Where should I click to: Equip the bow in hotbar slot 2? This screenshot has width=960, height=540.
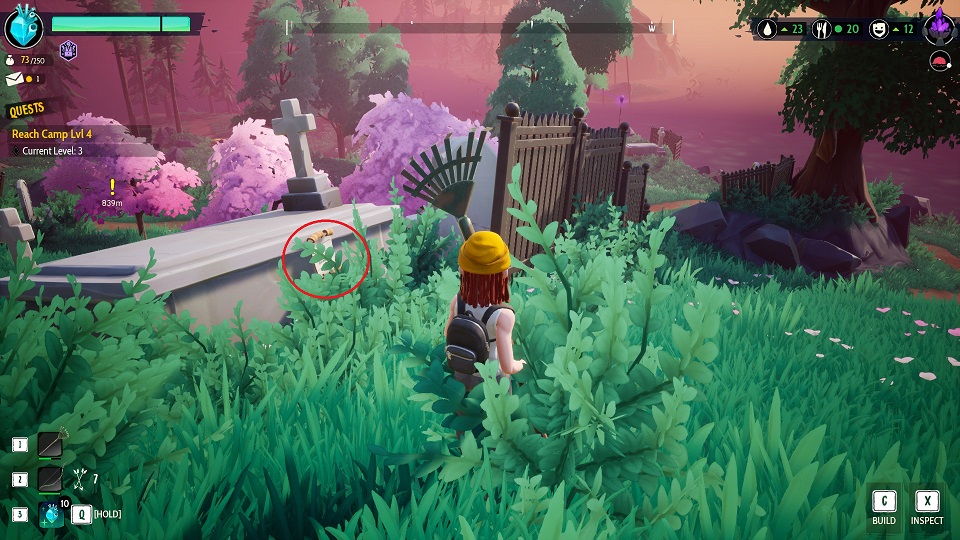point(50,479)
